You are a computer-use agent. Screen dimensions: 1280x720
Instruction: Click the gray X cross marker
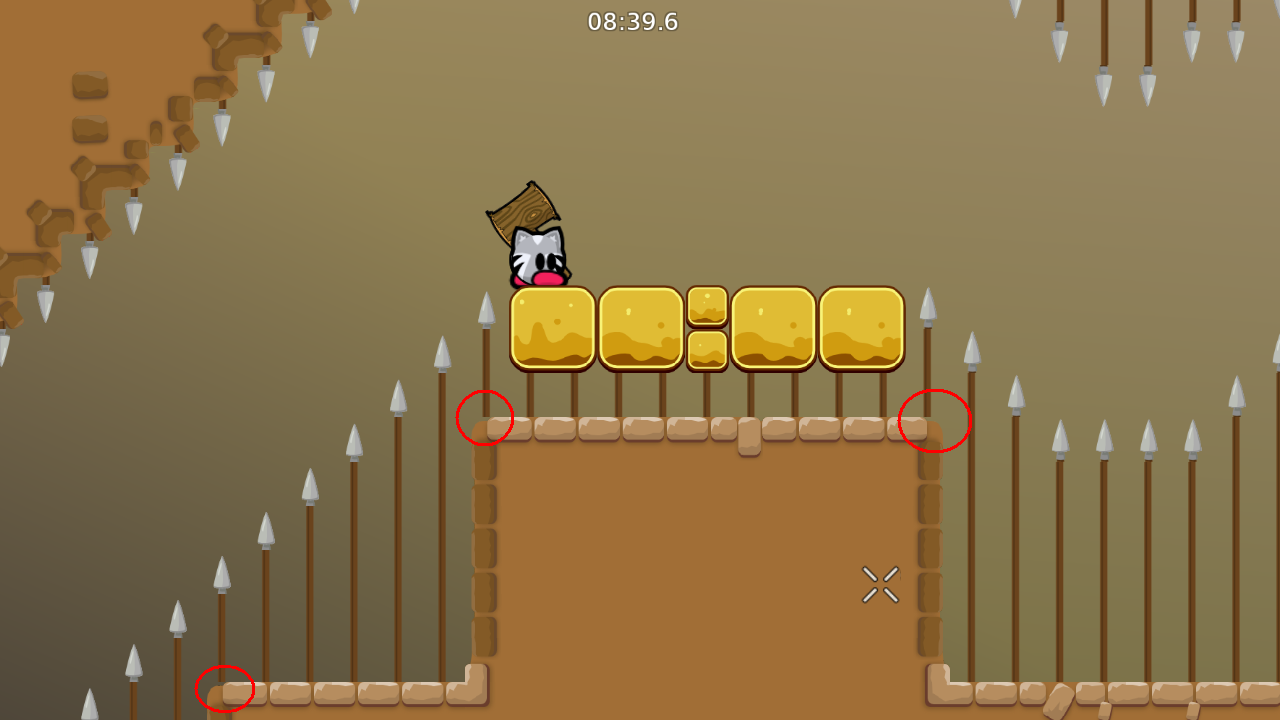coord(879,584)
